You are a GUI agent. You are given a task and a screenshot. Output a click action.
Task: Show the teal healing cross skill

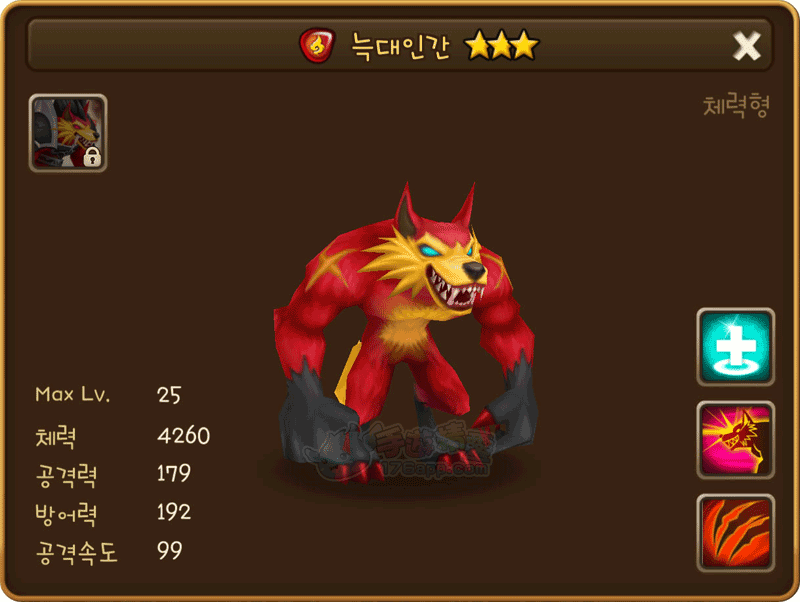coord(735,347)
